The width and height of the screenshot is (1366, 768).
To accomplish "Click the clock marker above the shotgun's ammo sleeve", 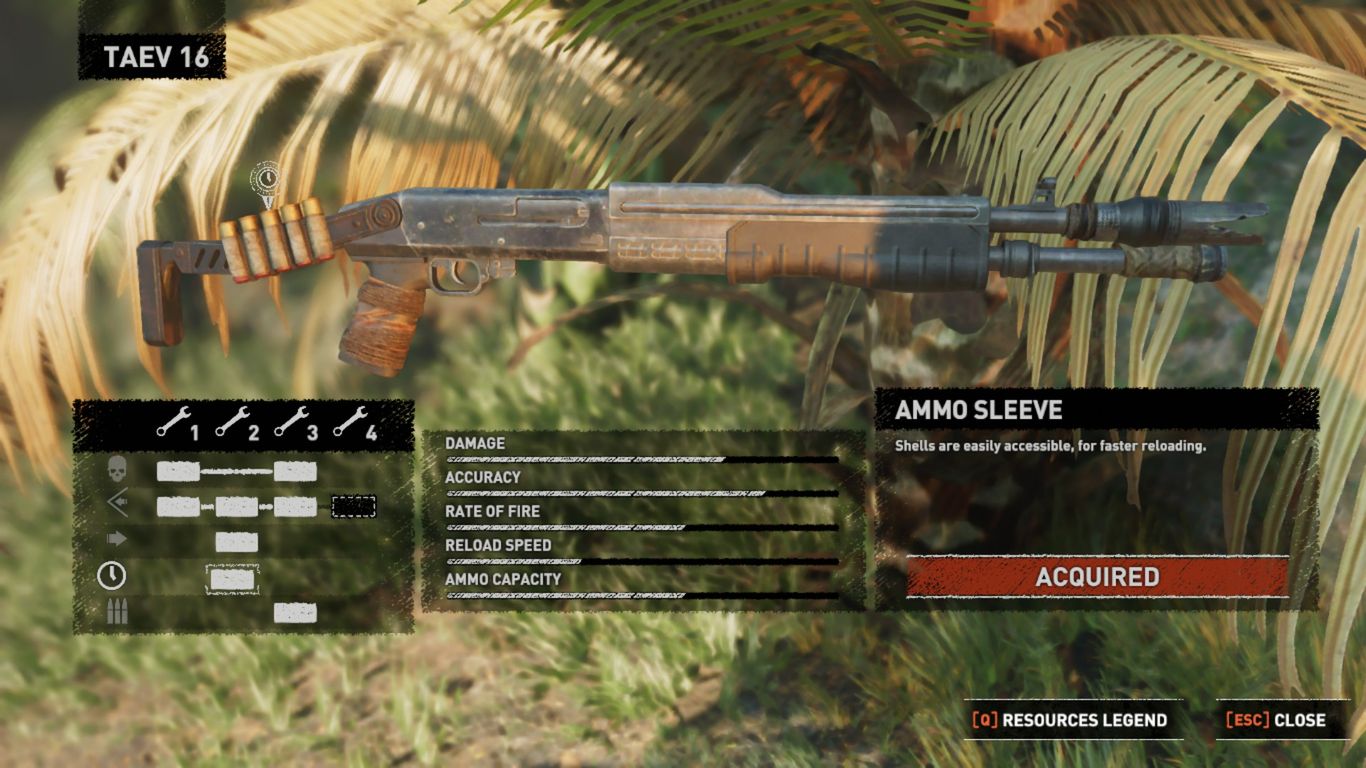I will click(x=266, y=180).
